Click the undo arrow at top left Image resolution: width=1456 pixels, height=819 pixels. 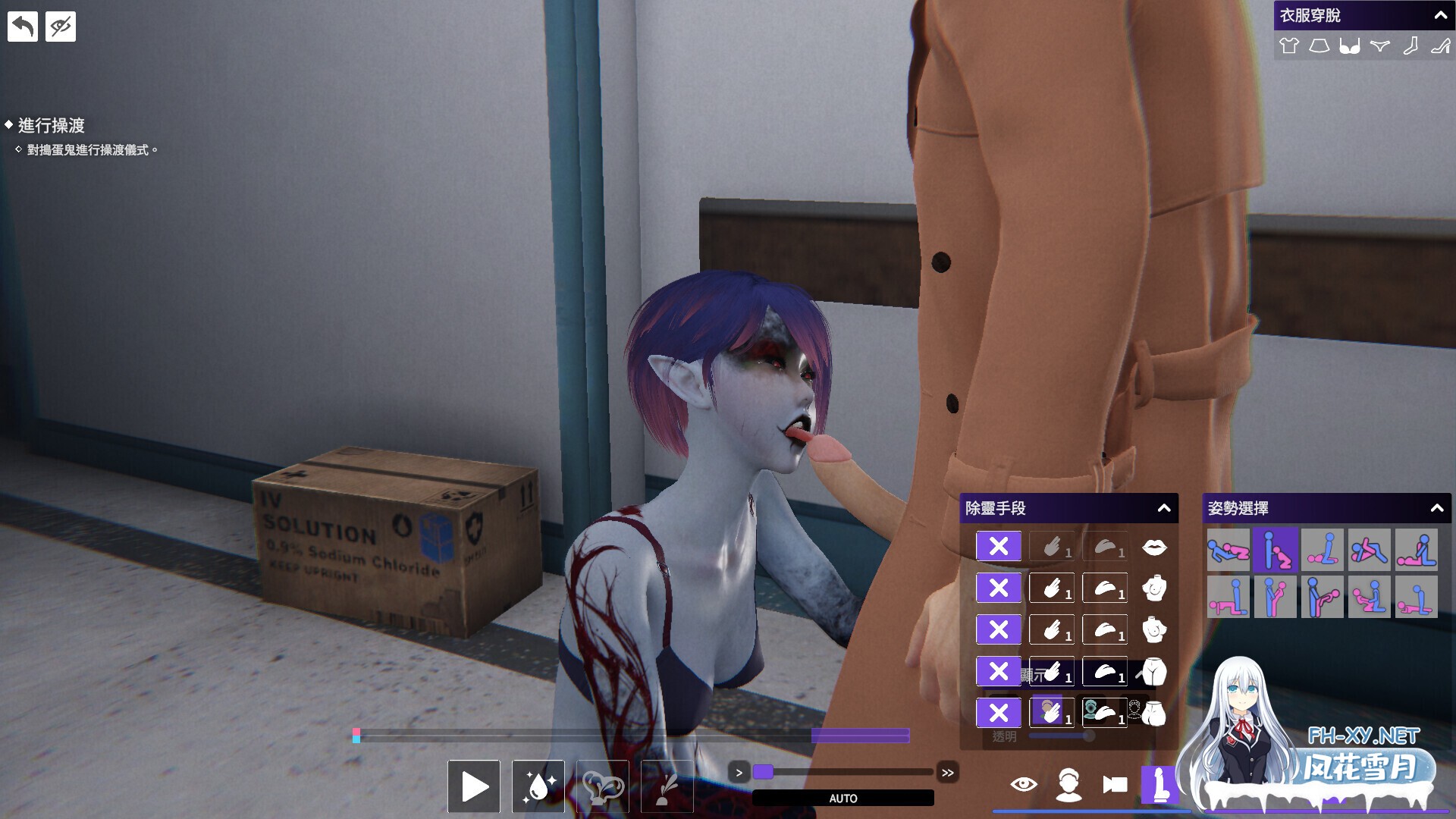pyautogui.click(x=23, y=25)
